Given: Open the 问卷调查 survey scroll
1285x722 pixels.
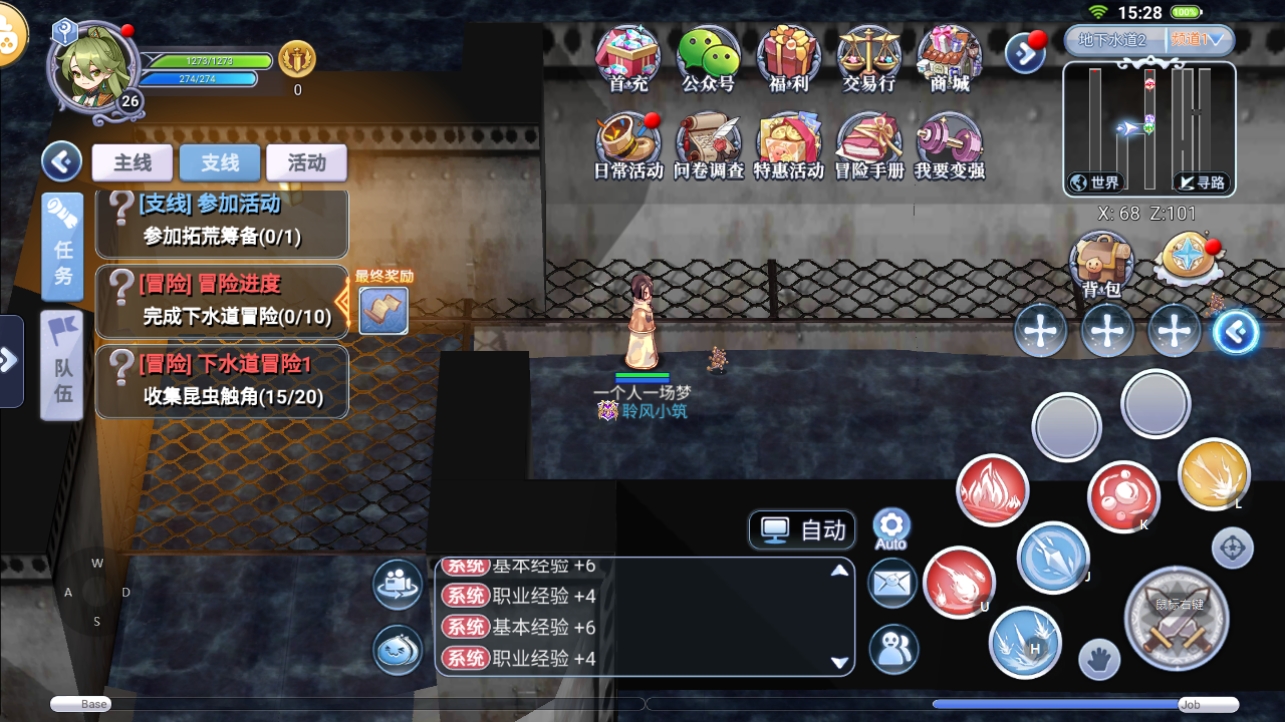Looking at the screenshot, I should tap(708, 145).
